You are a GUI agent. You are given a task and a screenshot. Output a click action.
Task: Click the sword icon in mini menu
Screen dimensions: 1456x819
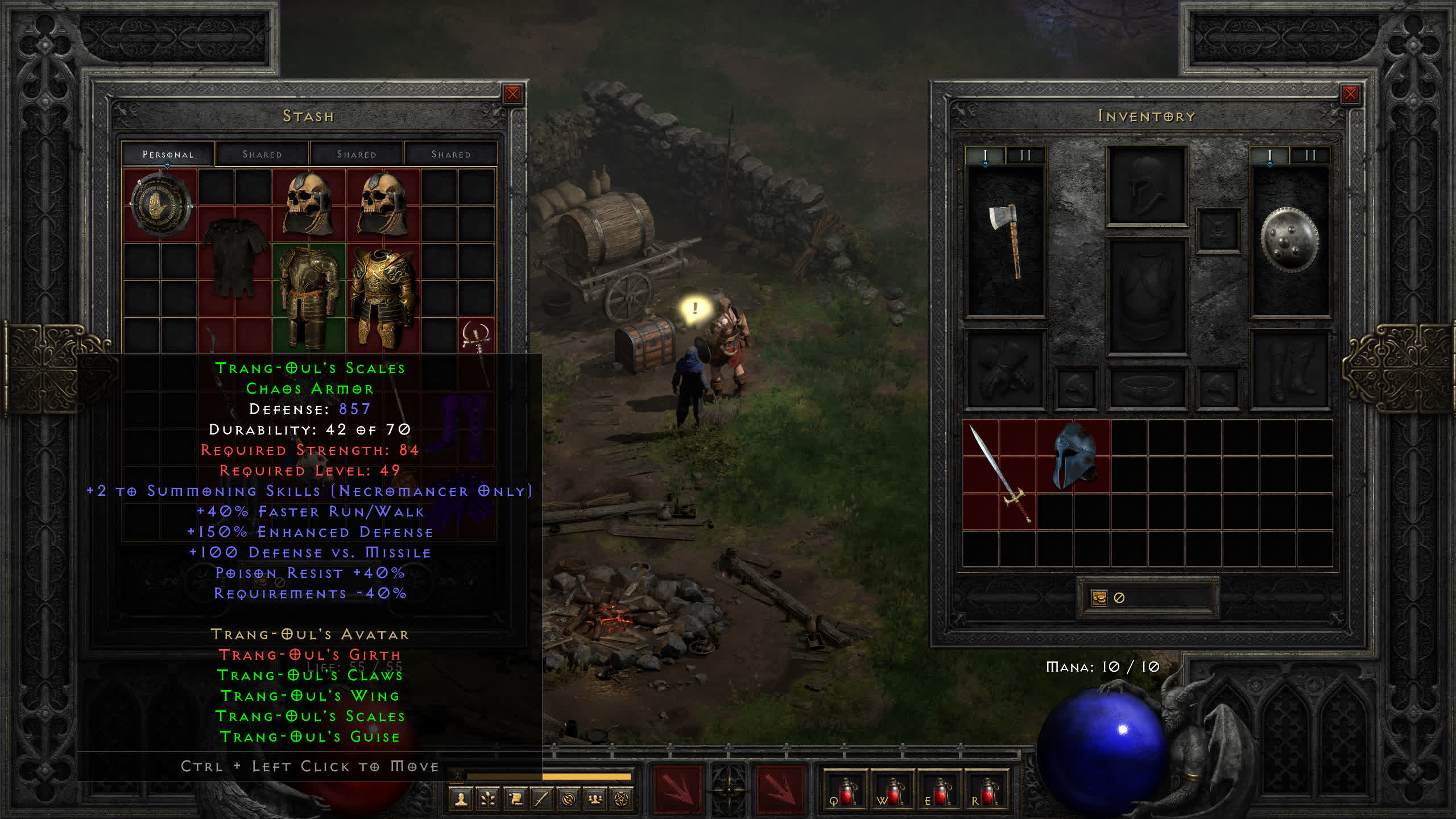coord(541,800)
